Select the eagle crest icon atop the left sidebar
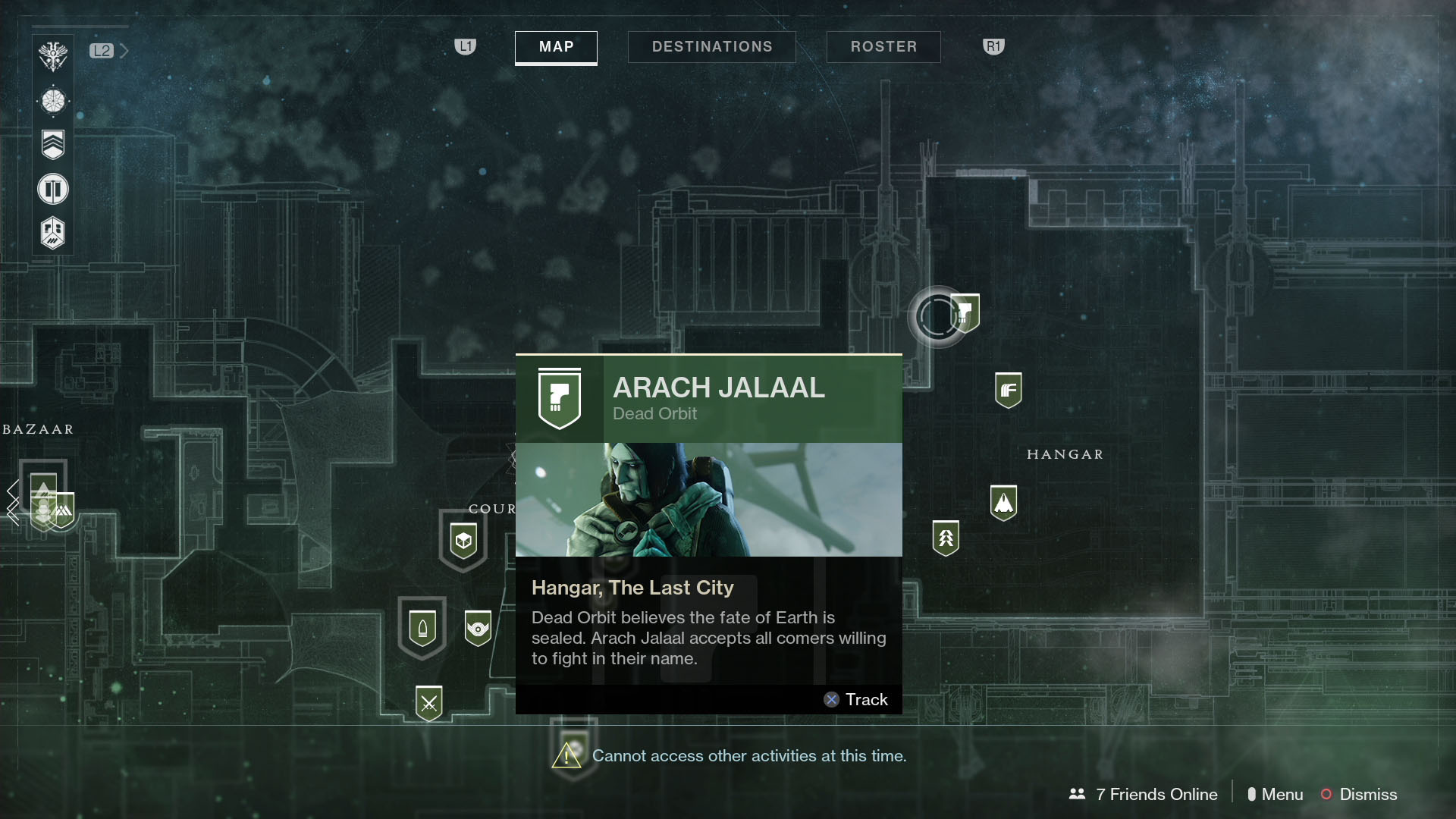1456x819 pixels. point(52,55)
